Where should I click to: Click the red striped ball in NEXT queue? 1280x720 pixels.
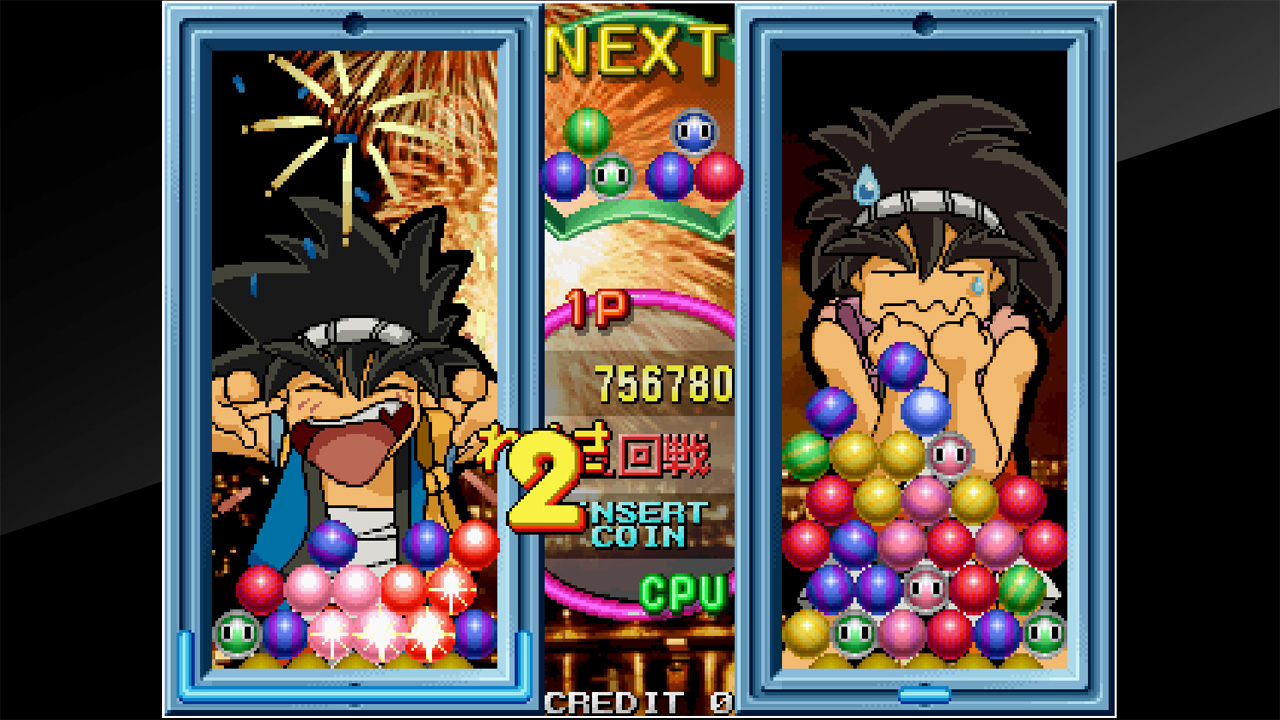pyautogui.click(x=717, y=174)
